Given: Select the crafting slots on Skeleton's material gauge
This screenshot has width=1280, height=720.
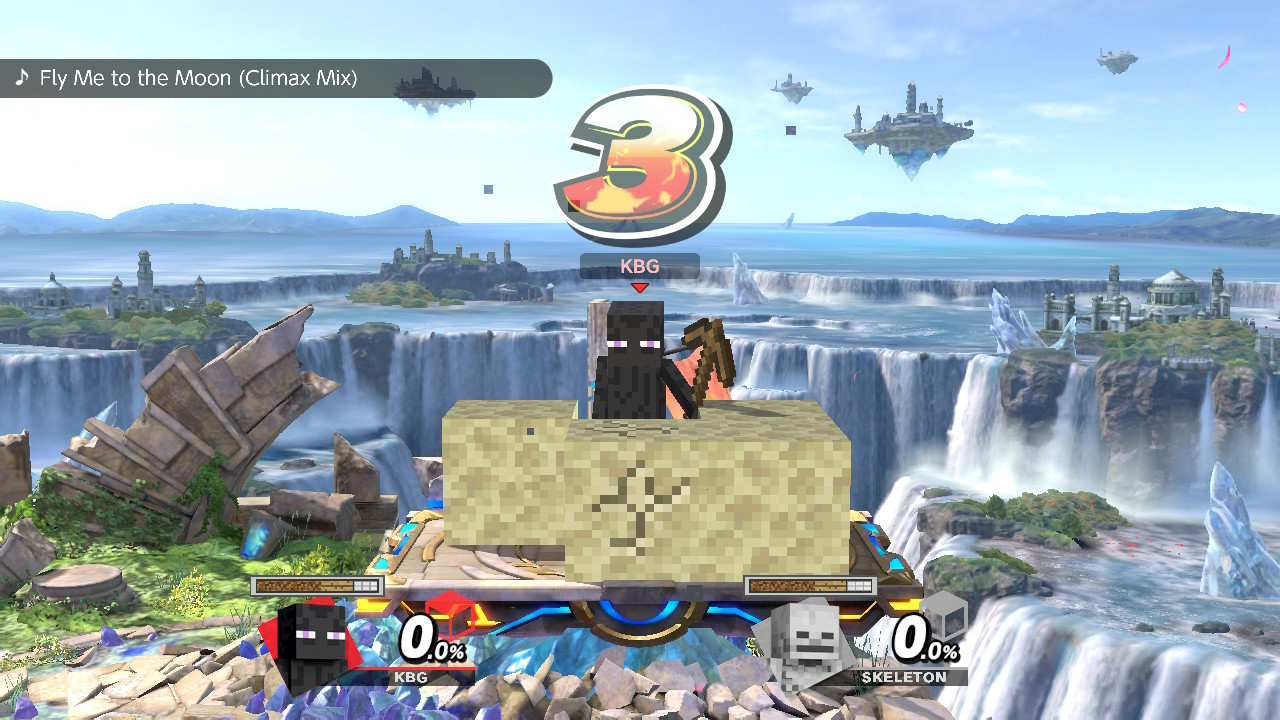Looking at the screenshot, I should [x=860, y=583].
